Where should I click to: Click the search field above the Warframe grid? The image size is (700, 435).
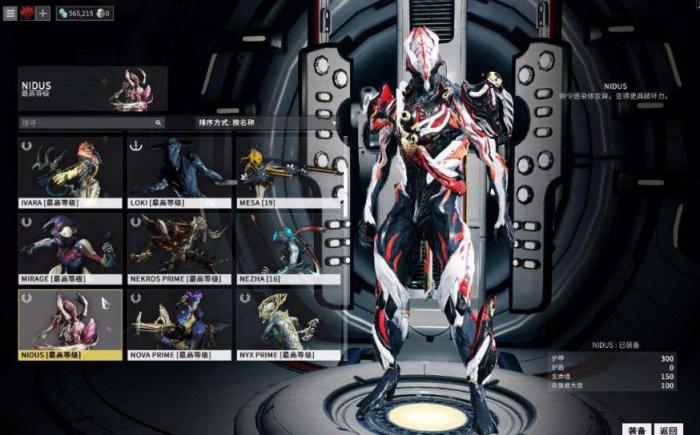pyautogui.click(x=90, y=123)
